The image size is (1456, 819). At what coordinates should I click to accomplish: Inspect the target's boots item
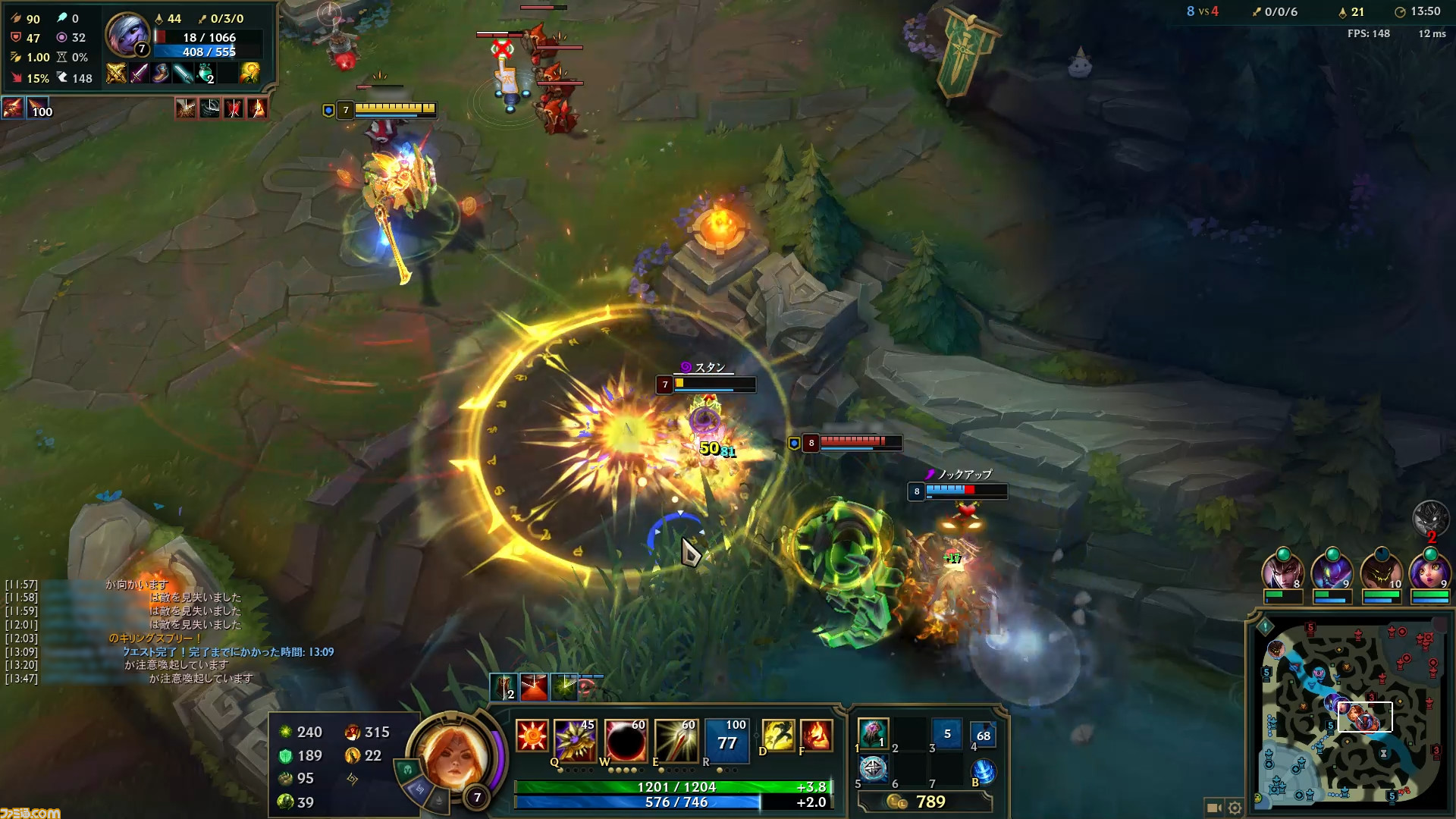(160, 73)
